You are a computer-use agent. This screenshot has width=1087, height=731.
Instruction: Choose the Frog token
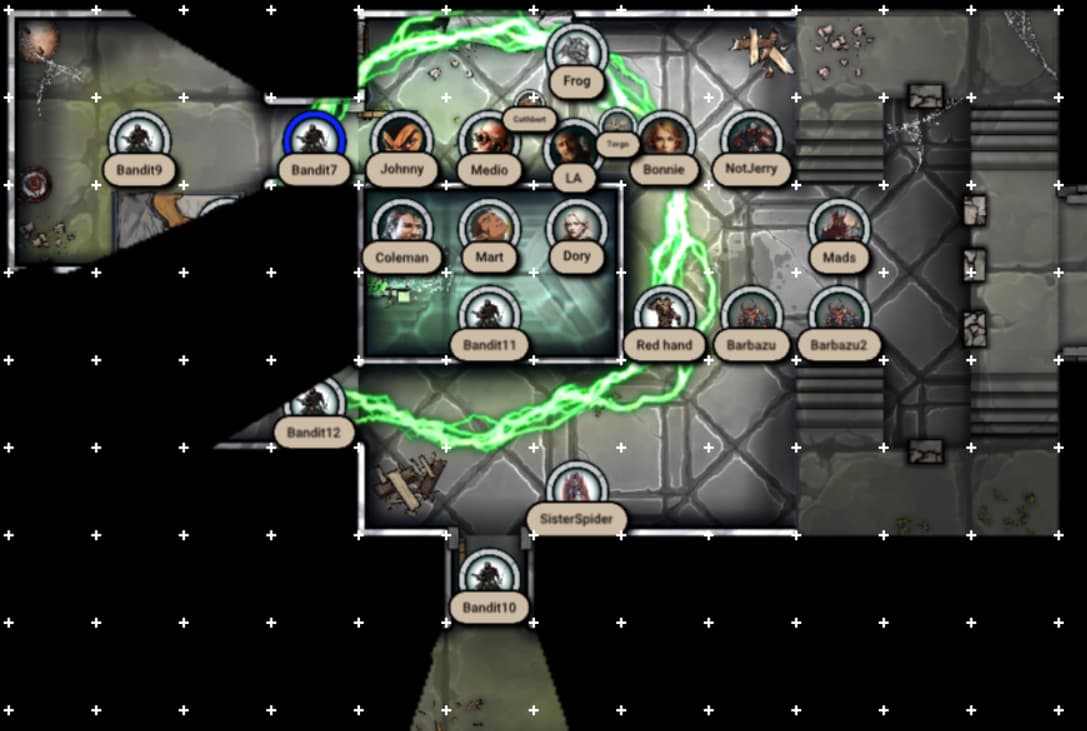pyautogui.click(x=577, y=52)
